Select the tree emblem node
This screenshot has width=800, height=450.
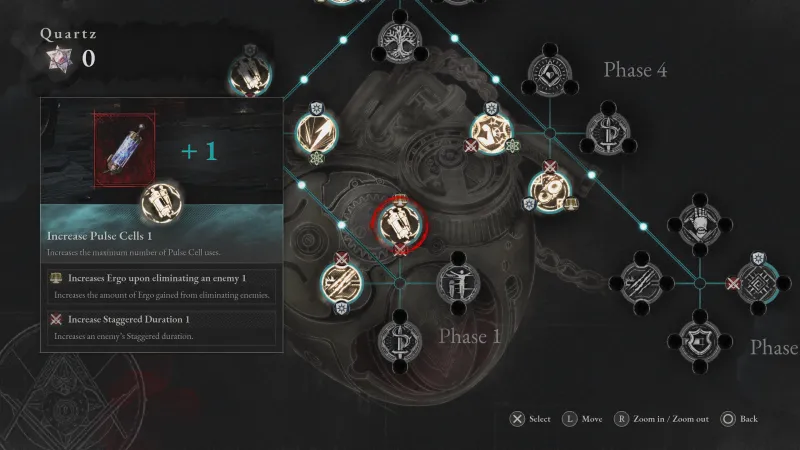399,38
